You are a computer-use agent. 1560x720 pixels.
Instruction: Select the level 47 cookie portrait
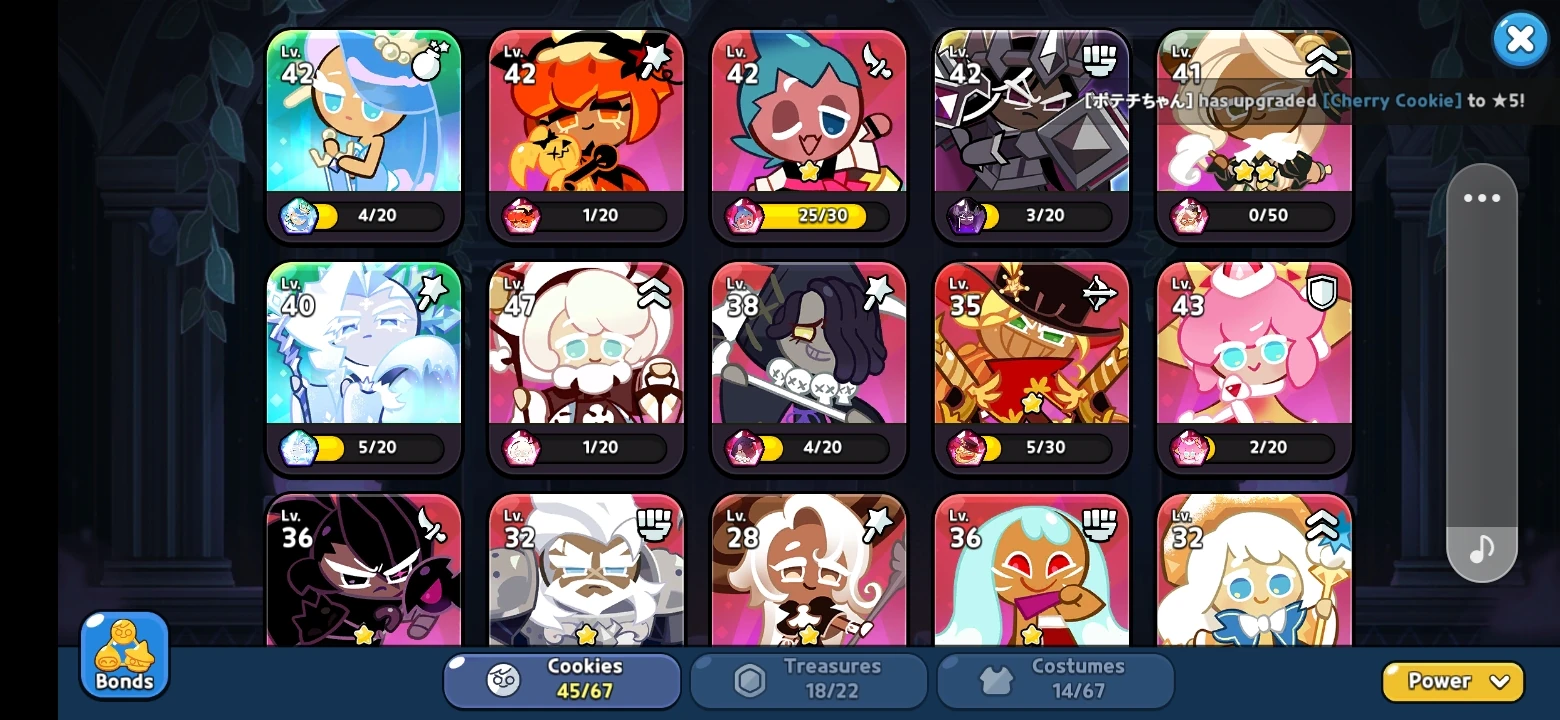(587, 350)
